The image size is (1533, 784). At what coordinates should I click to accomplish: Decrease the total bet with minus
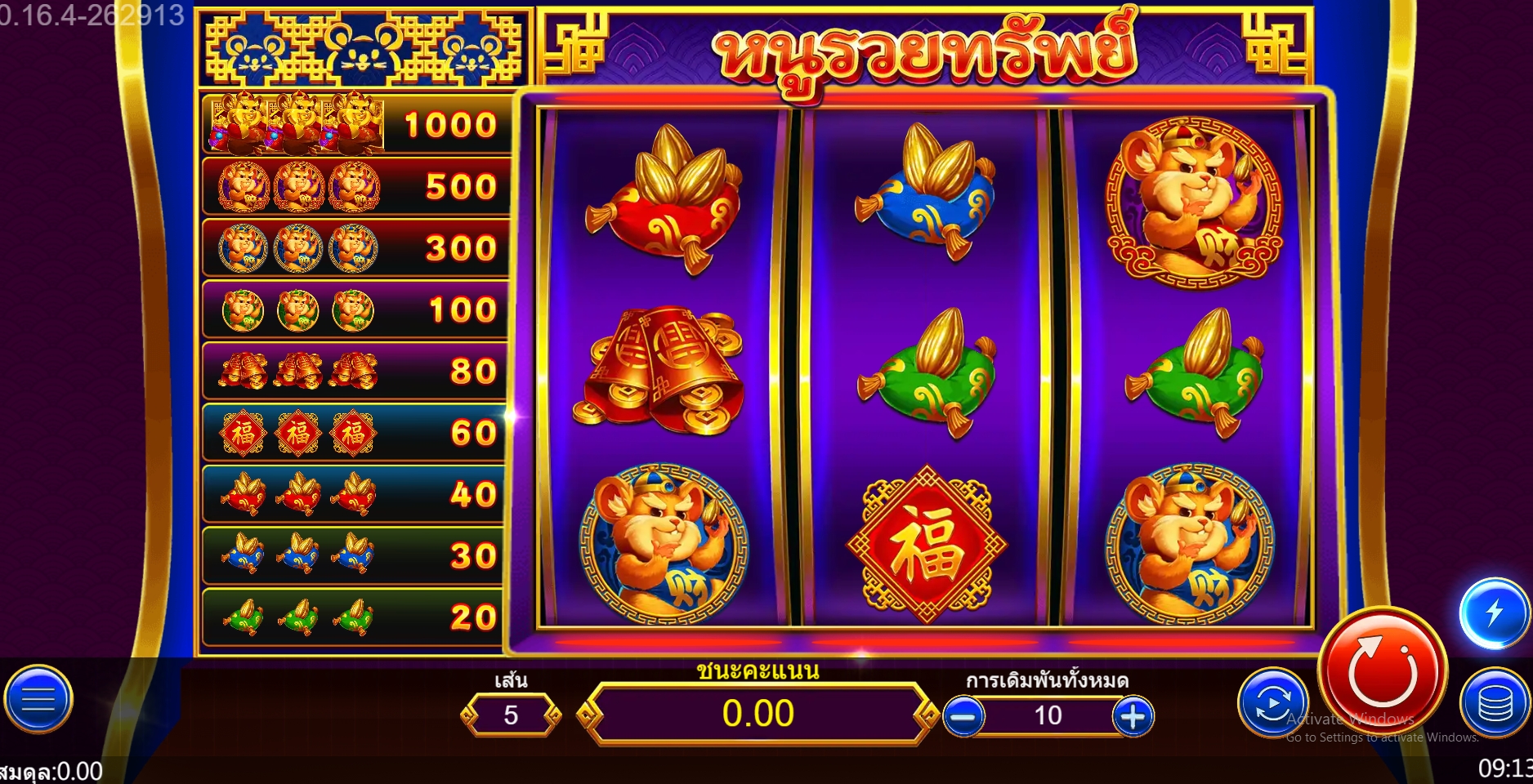click(x=963, y=716)
